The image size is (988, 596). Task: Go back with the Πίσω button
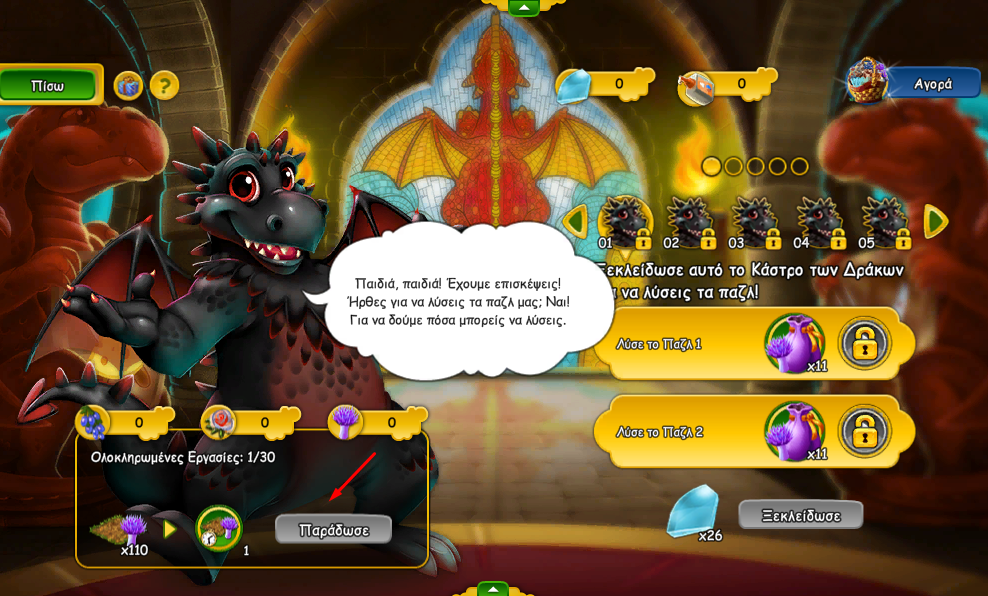48,86
